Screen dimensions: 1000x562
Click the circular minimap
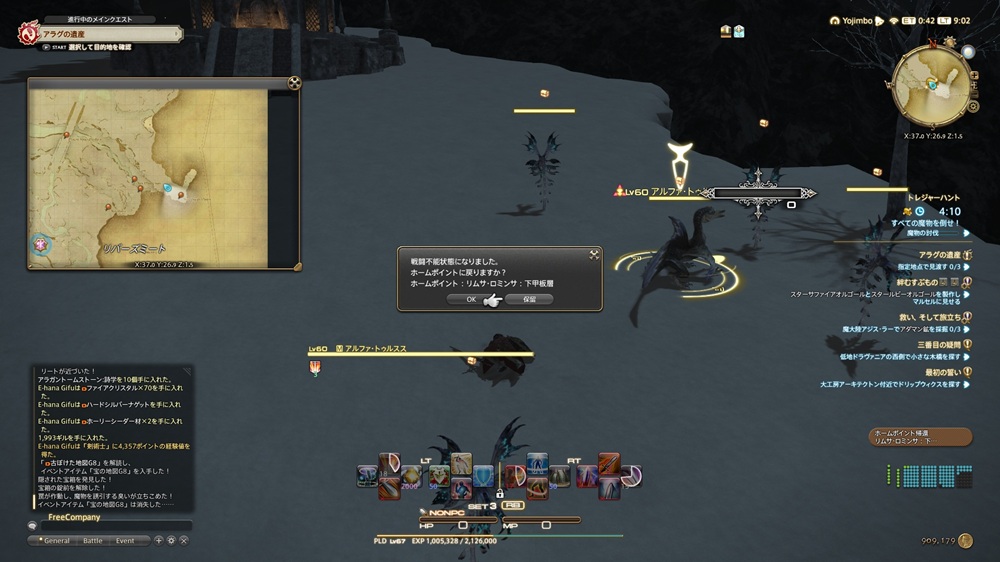coord(930,87)
